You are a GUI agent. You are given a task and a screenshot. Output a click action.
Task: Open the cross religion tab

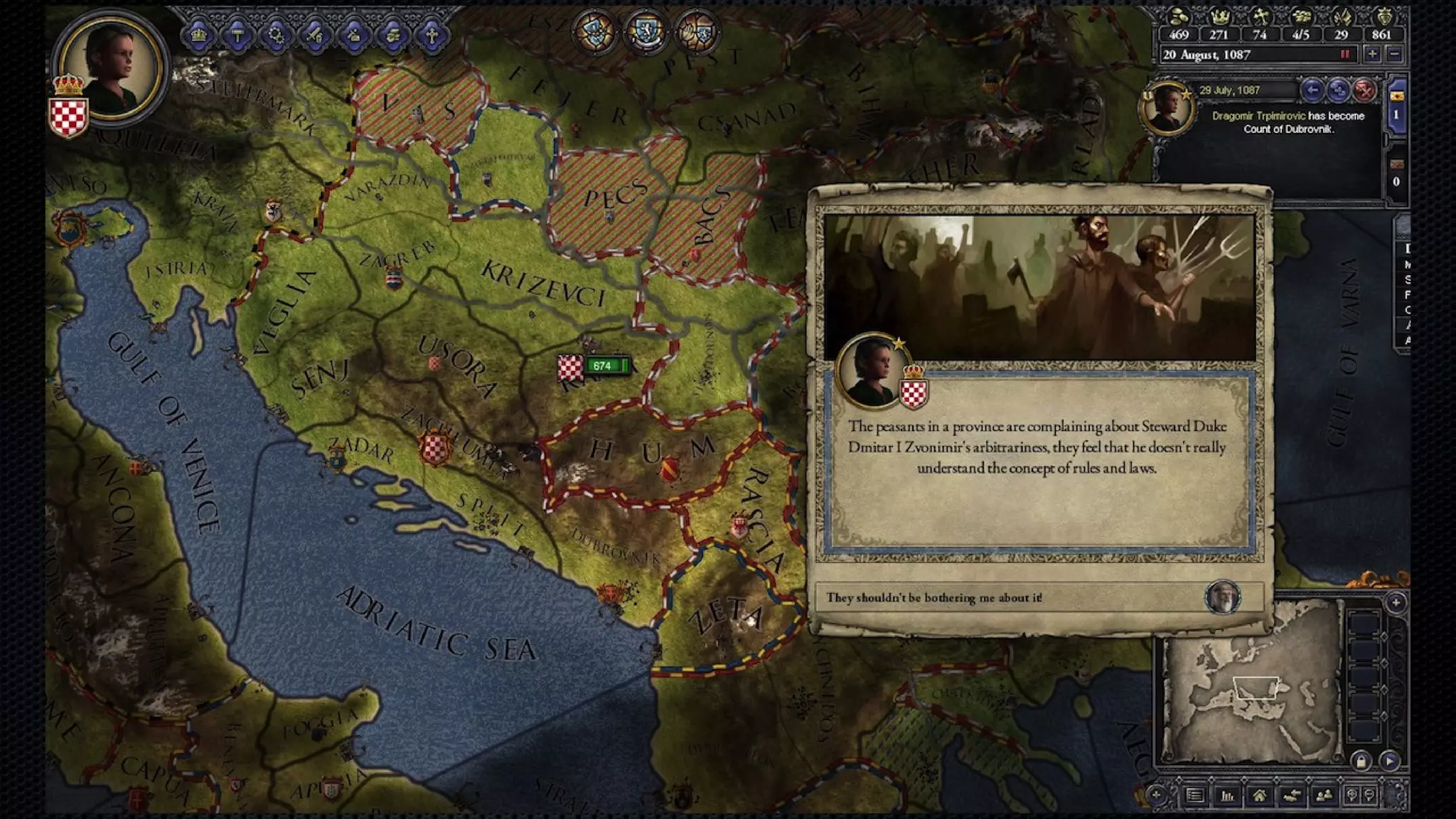pos(431,35)
